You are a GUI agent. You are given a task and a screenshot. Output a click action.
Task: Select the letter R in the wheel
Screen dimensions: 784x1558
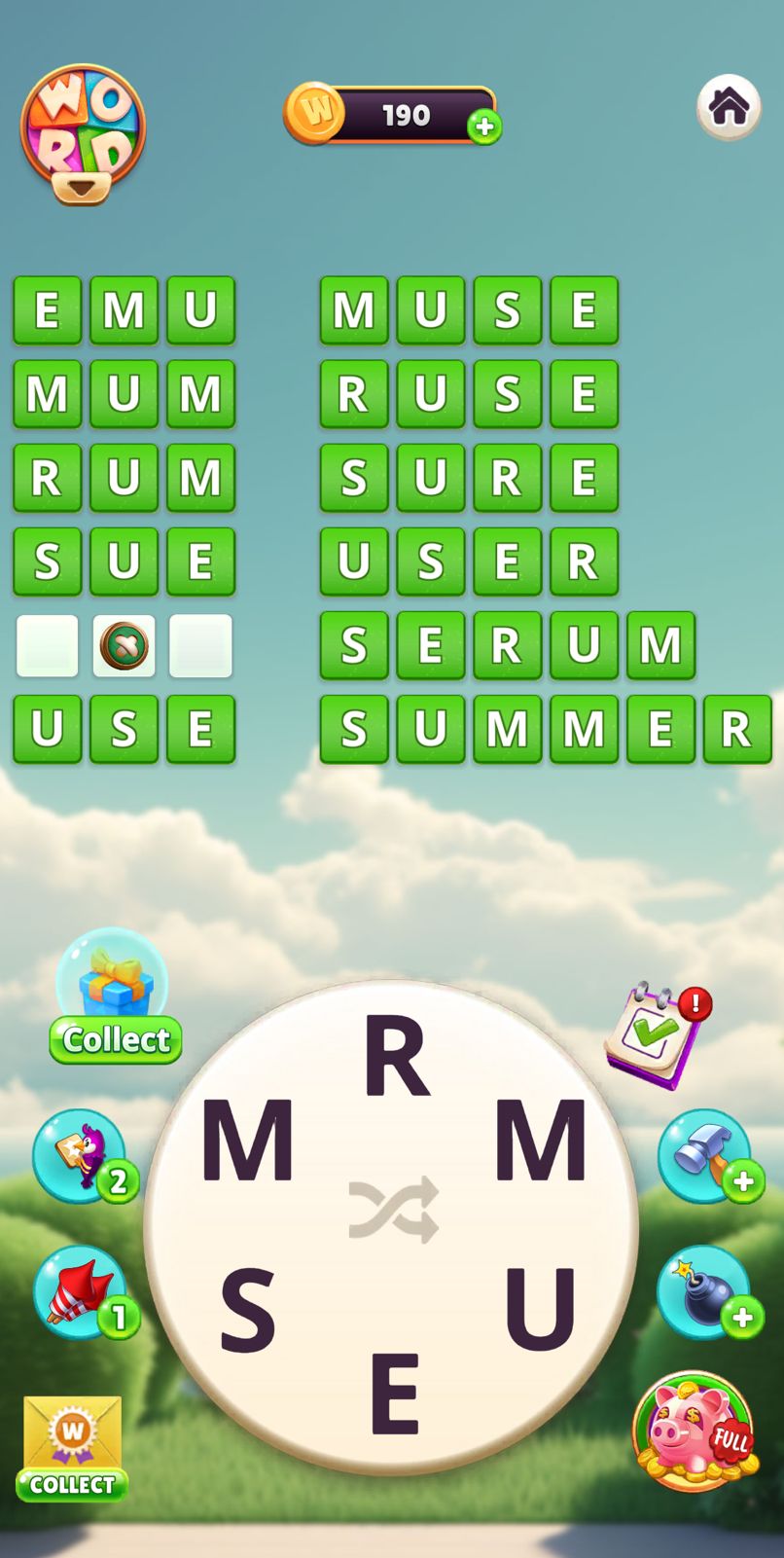point(396,1057)
